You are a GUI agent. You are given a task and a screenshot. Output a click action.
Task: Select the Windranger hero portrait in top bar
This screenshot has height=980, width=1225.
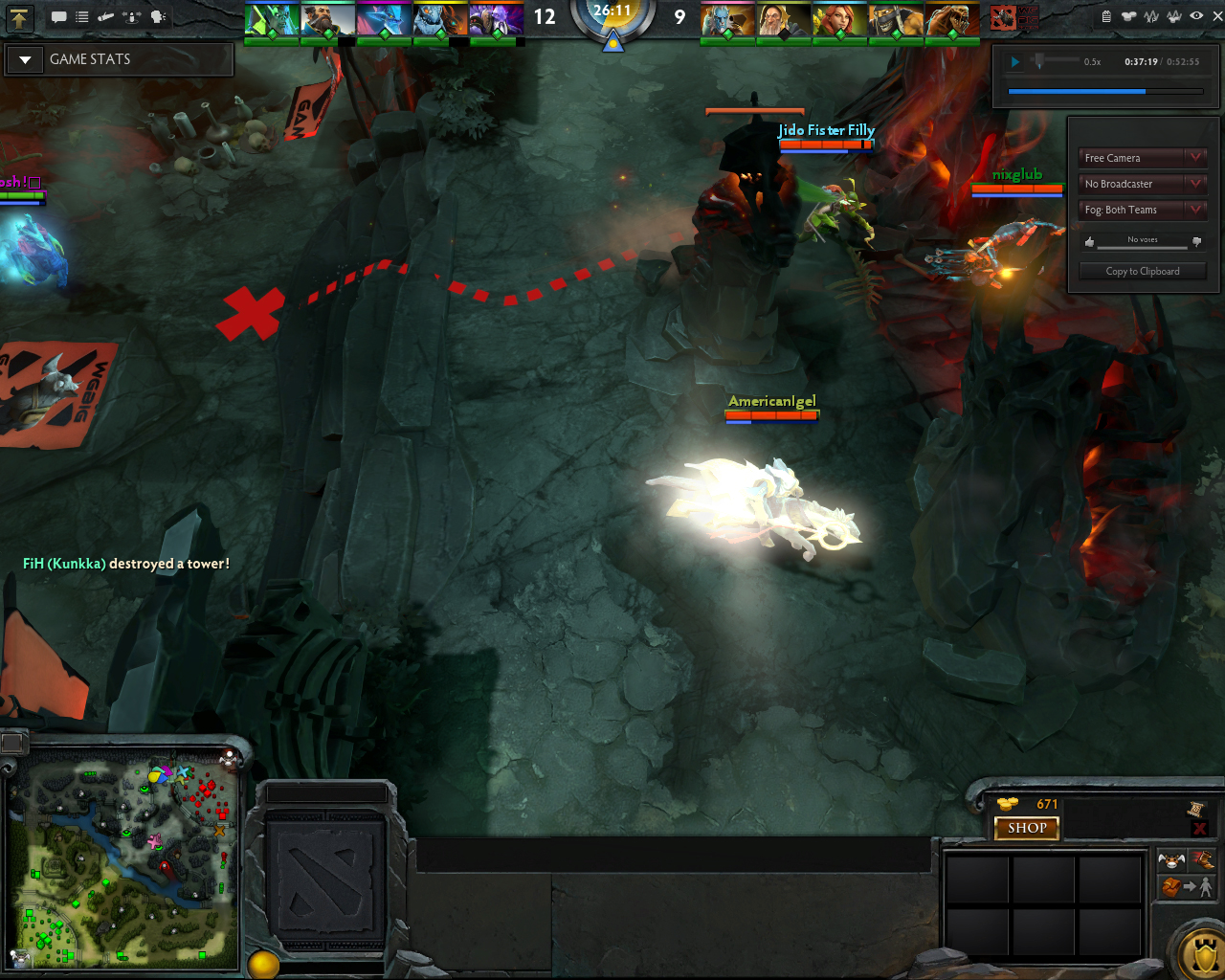pos(838,20)
